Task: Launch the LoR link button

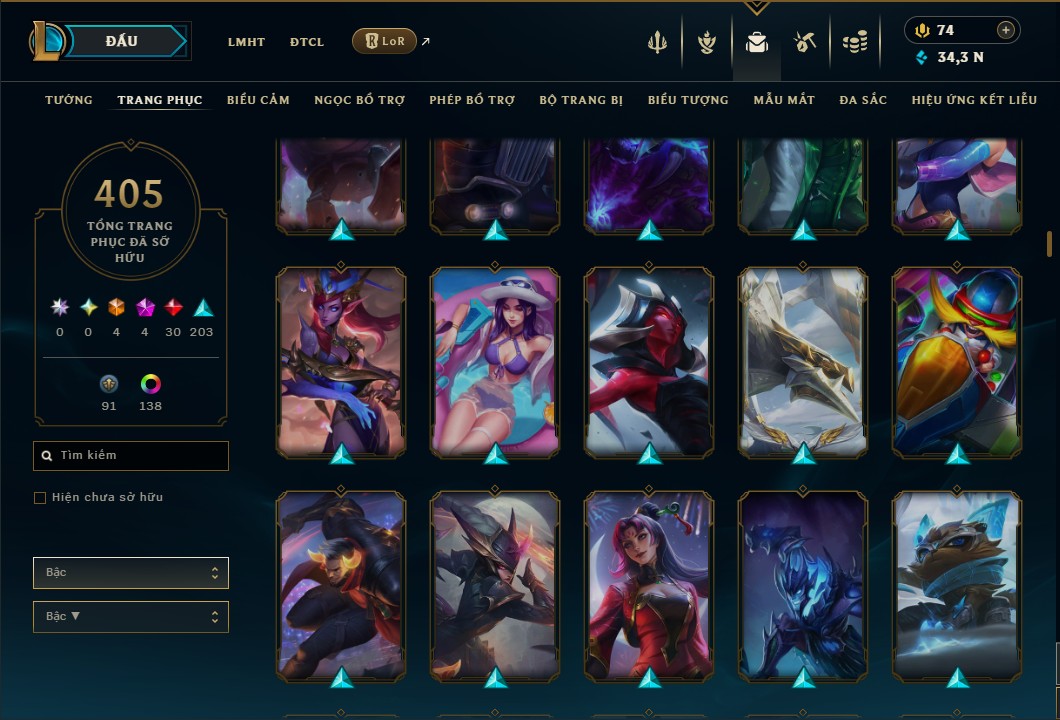Action: [x=385, y=41]
